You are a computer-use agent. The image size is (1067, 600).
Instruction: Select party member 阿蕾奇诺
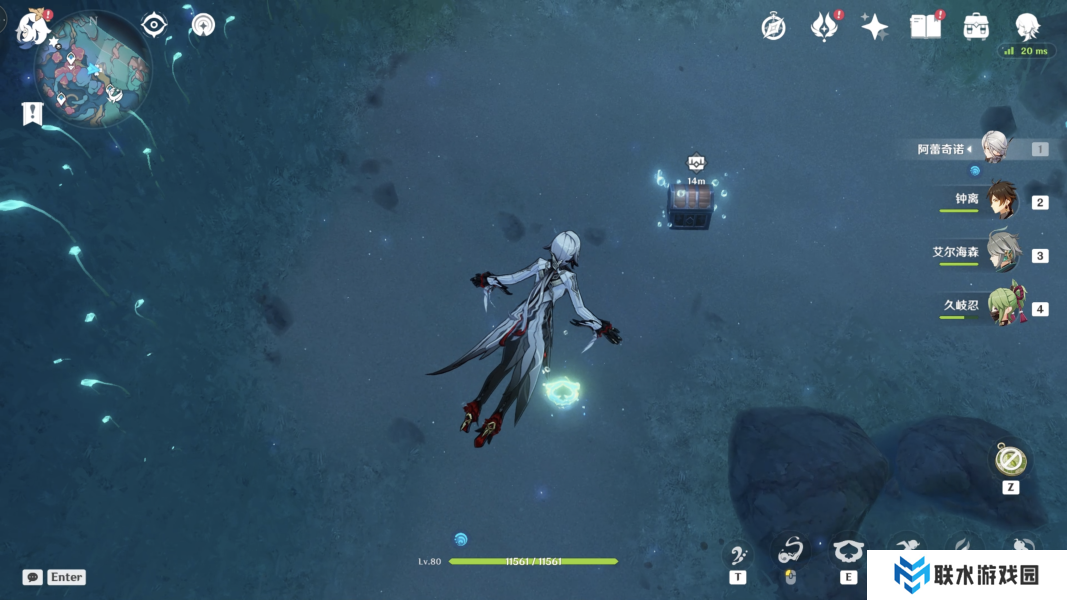click(x=993, y=148)
